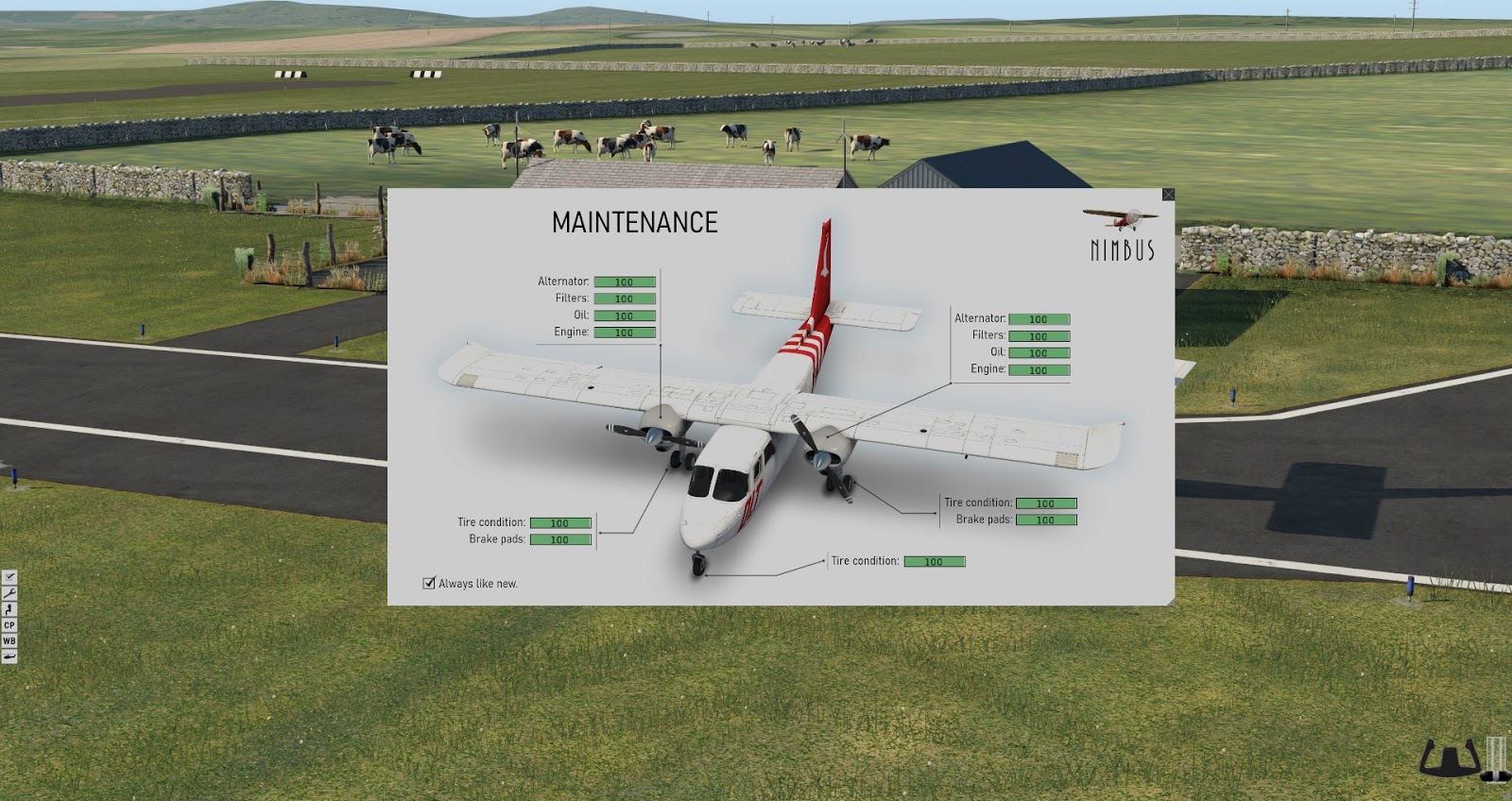This screenshot has height=801, width=1512.
Task: Close the Maintenance window
Action: [x=1168, y=195]
